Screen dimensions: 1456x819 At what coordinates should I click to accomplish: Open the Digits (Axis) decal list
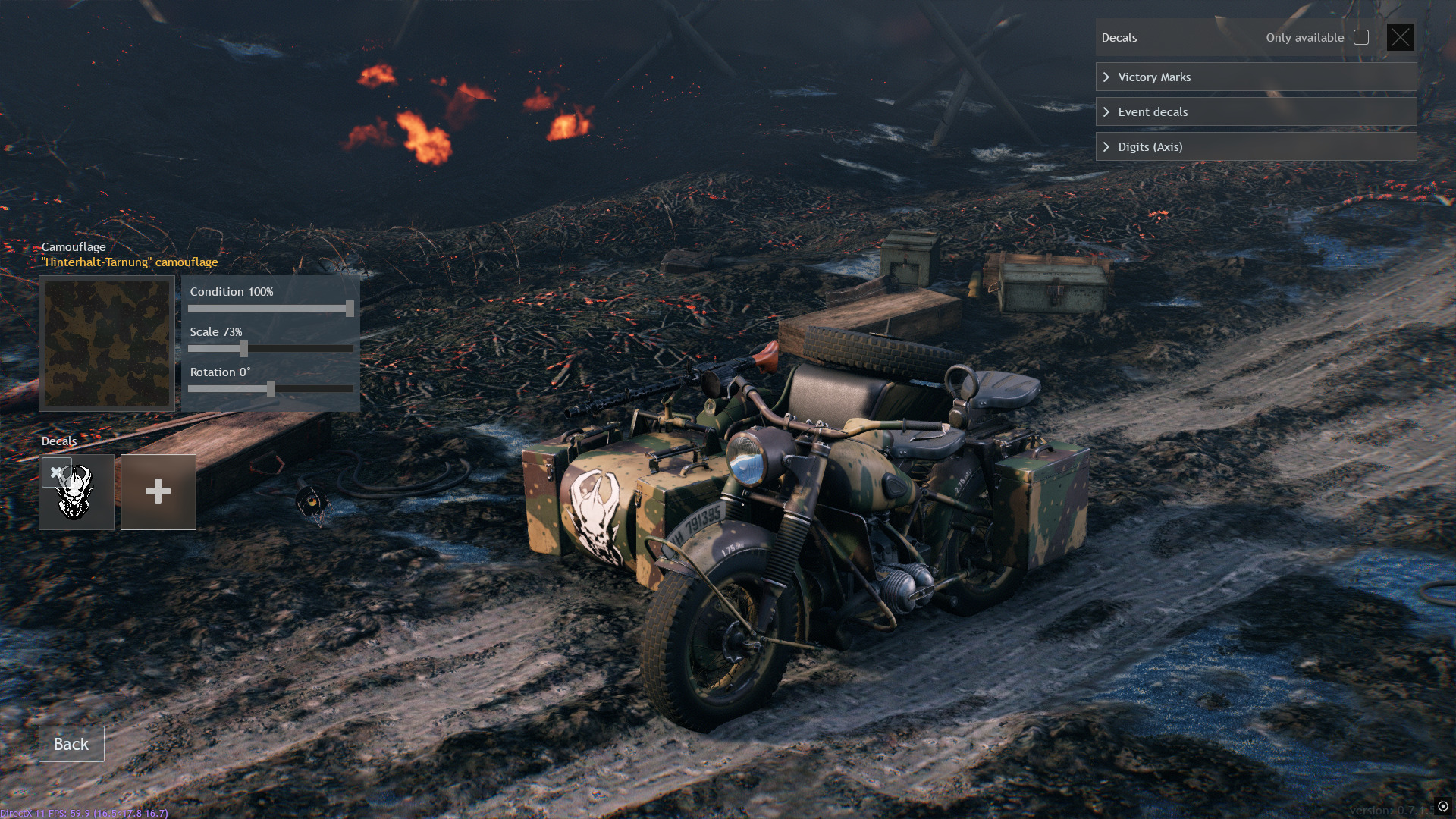1255,147
